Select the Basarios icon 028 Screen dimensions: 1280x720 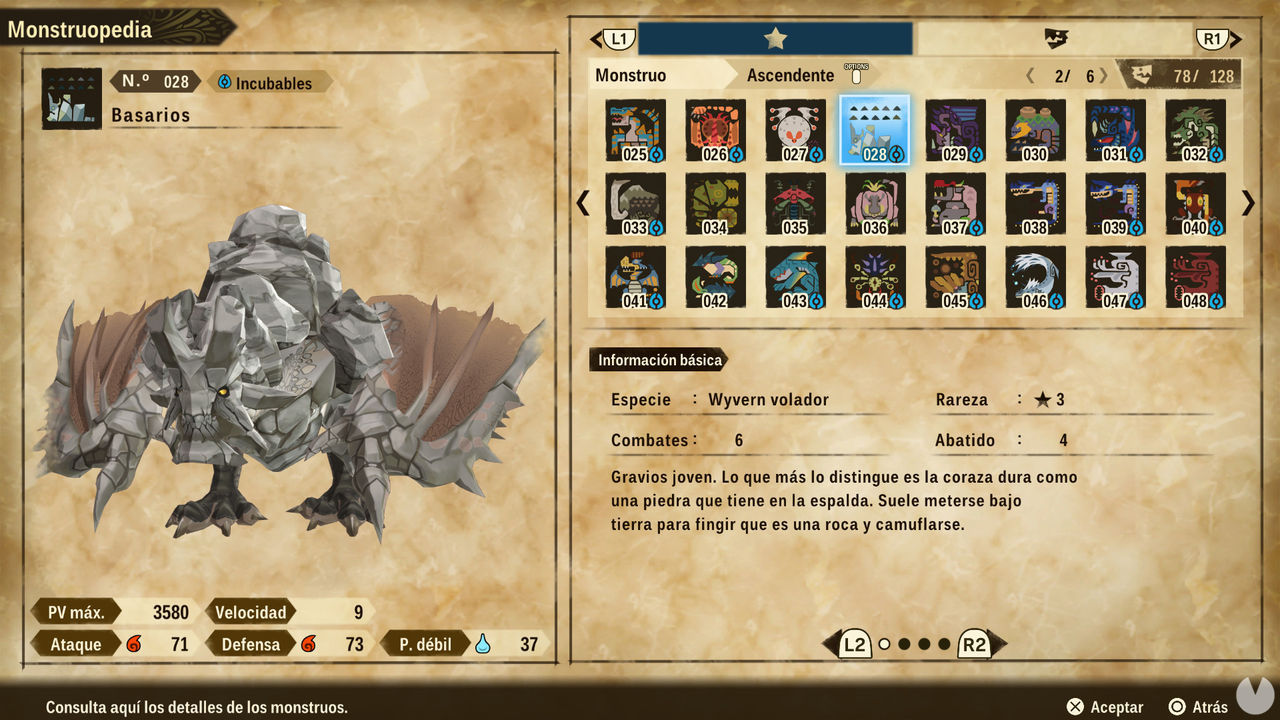[x=874, y=130]
